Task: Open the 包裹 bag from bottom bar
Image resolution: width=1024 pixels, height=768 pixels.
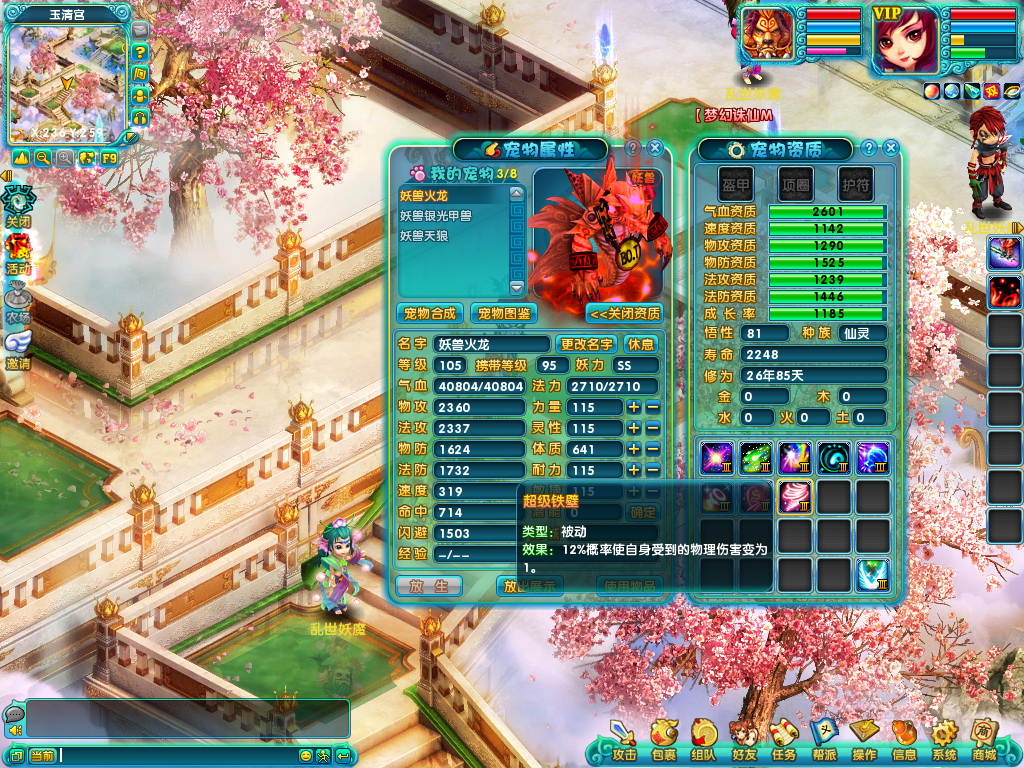Action: point(663,741)
